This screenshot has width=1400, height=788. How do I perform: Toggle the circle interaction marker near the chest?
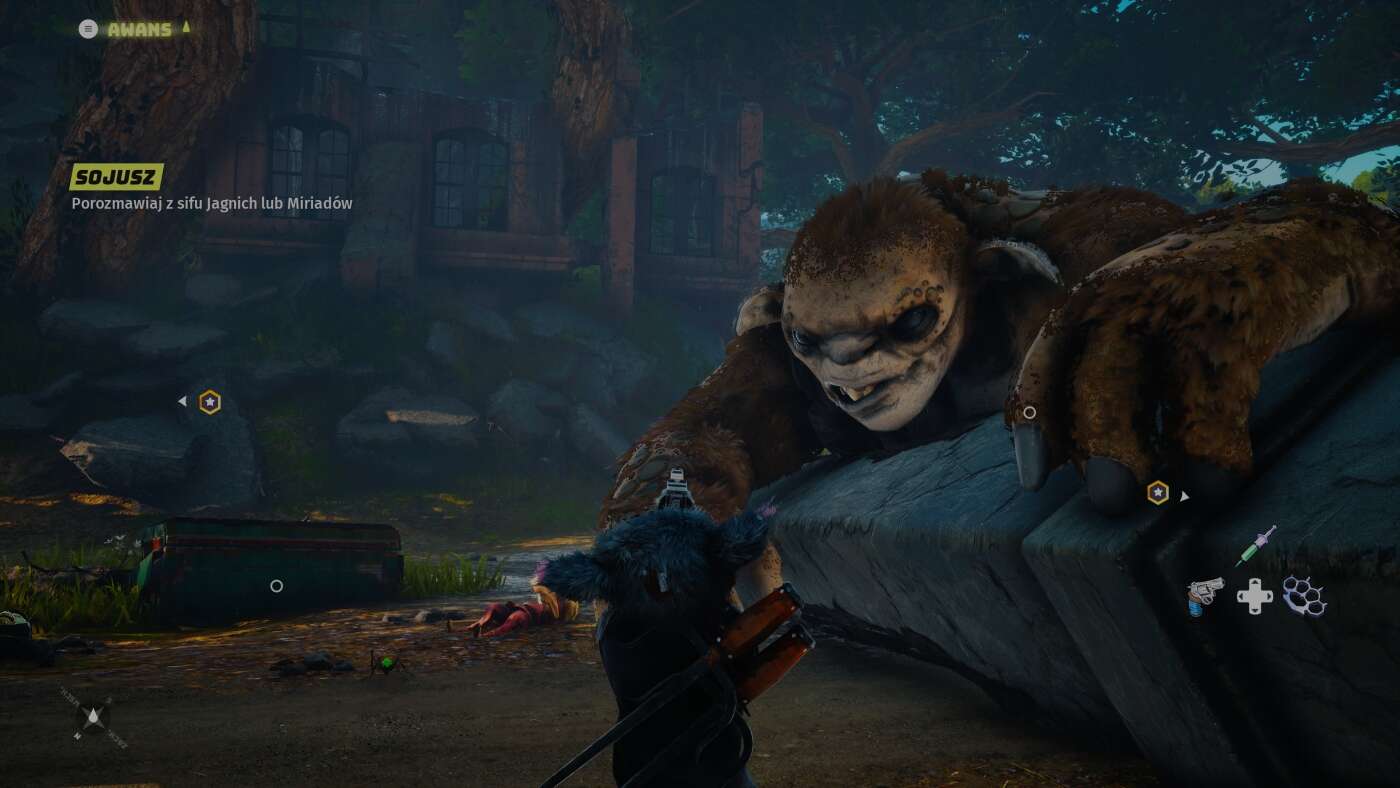coord(276,587)
